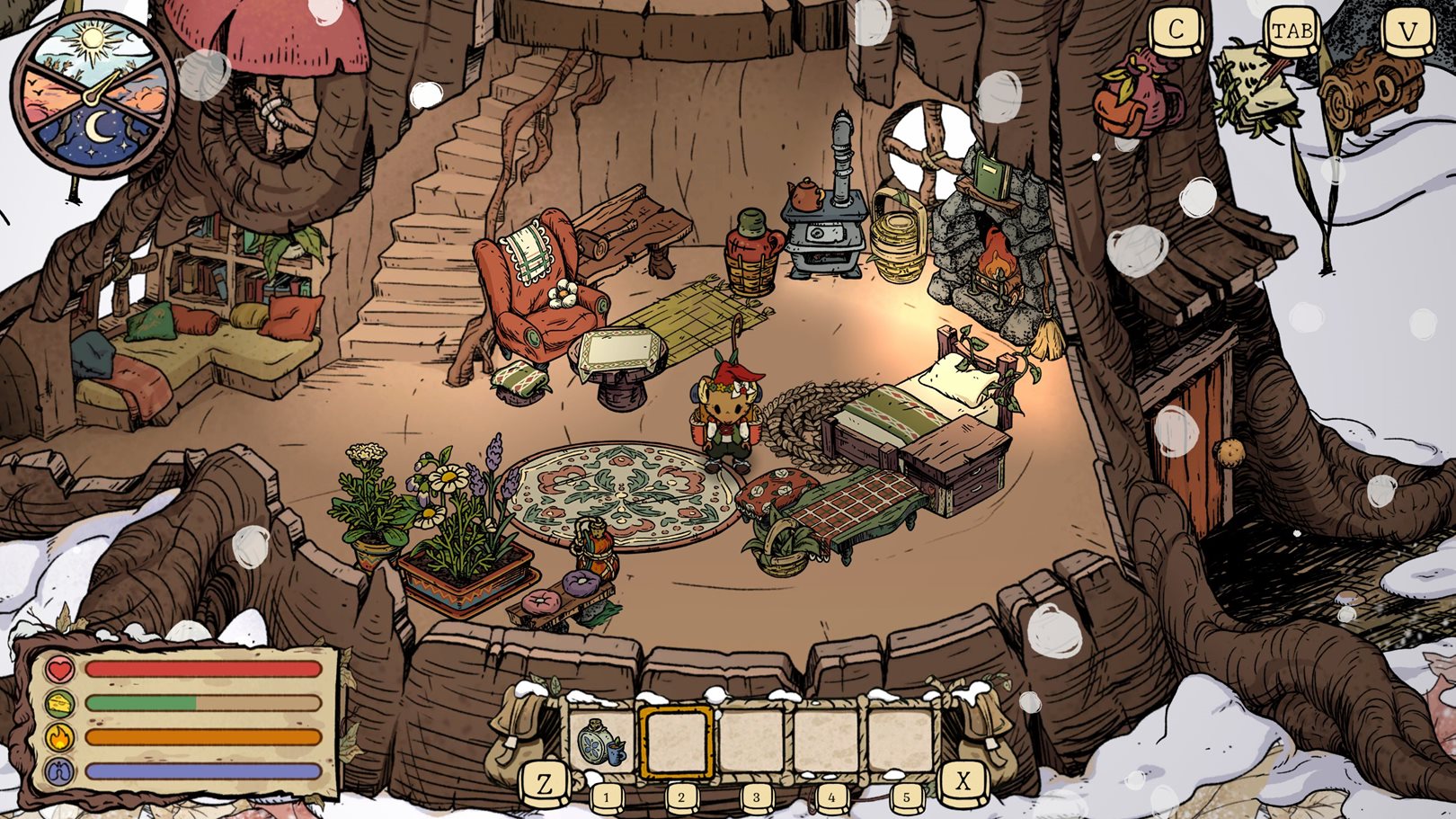Image resolution: width=1456 pixels, height=819 pixels.
Task: Open the red backpack inventory icon
Action: pyautogui.click(x=1136, y=94)
